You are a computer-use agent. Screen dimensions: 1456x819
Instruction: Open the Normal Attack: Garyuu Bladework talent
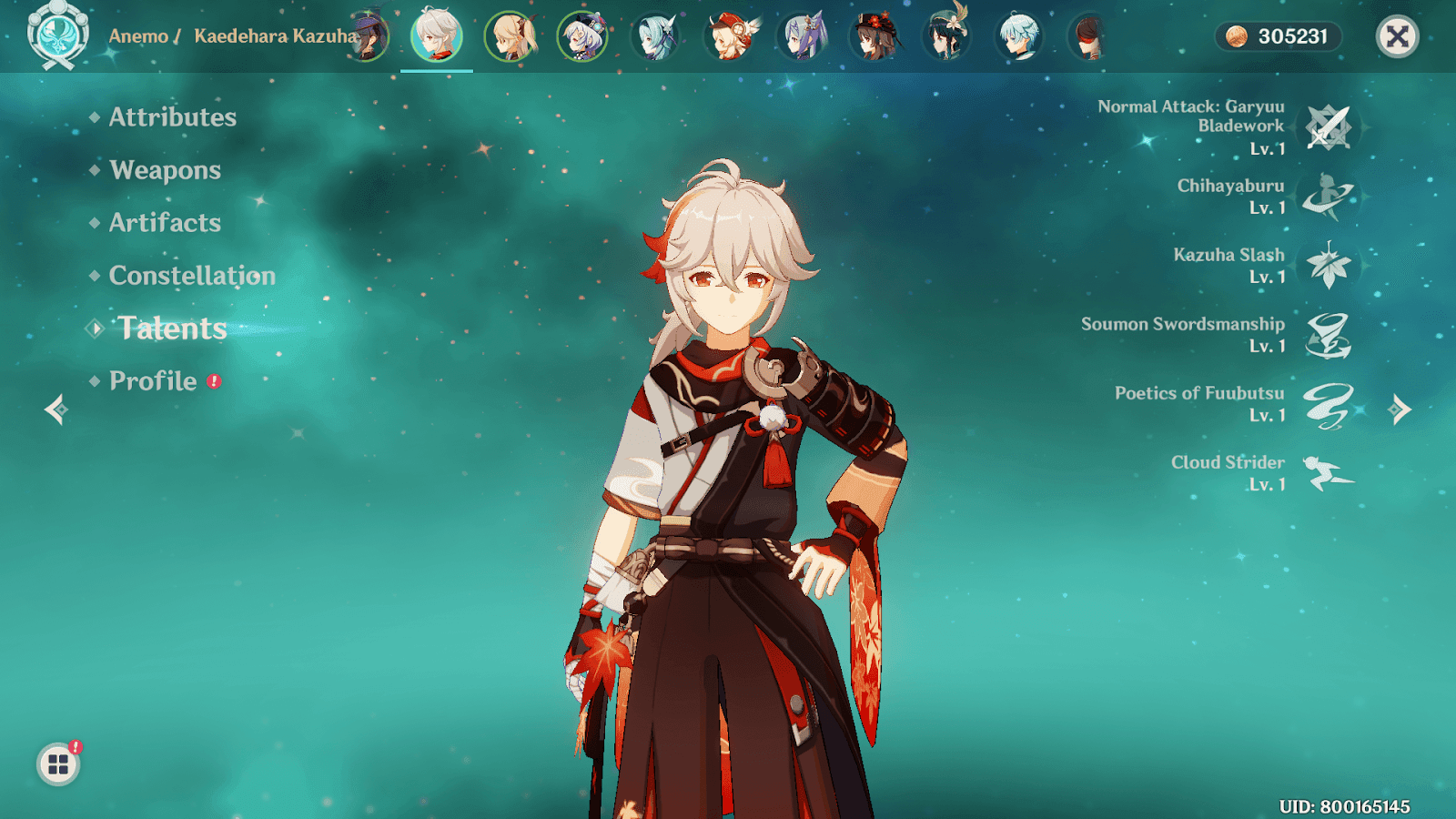[1328, 127]
